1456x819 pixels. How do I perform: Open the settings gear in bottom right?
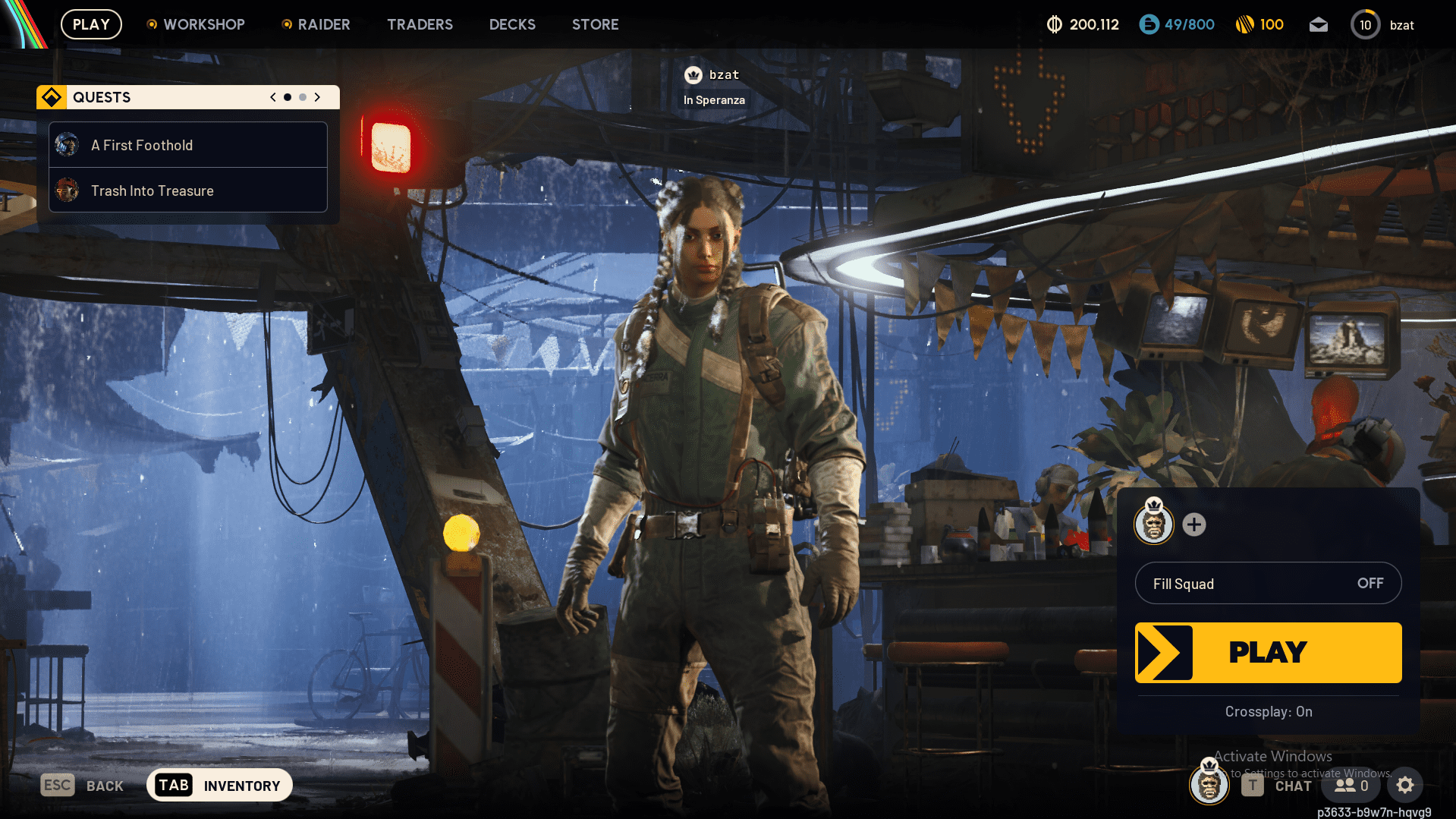(x=1405, y=785)
